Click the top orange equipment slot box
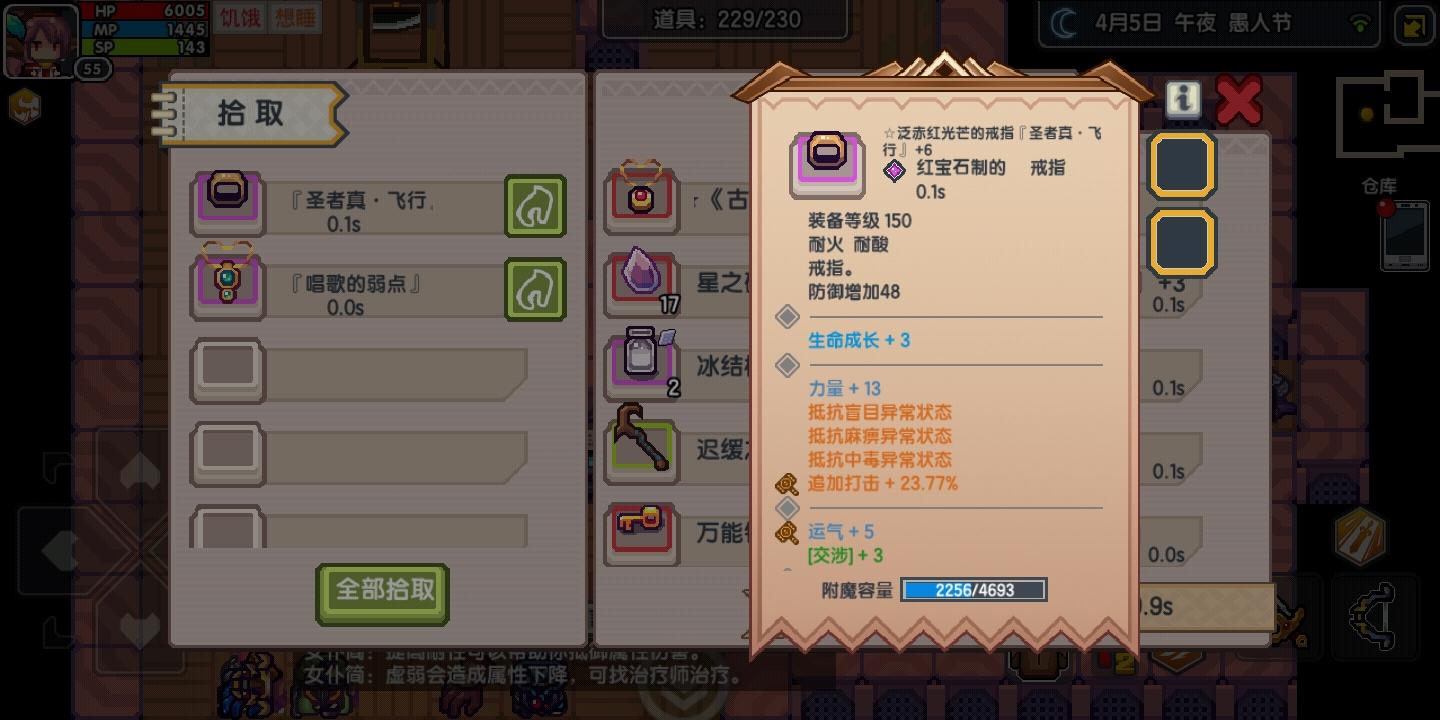This screenshot has height=720, width=1440. tap(1182, 165)
